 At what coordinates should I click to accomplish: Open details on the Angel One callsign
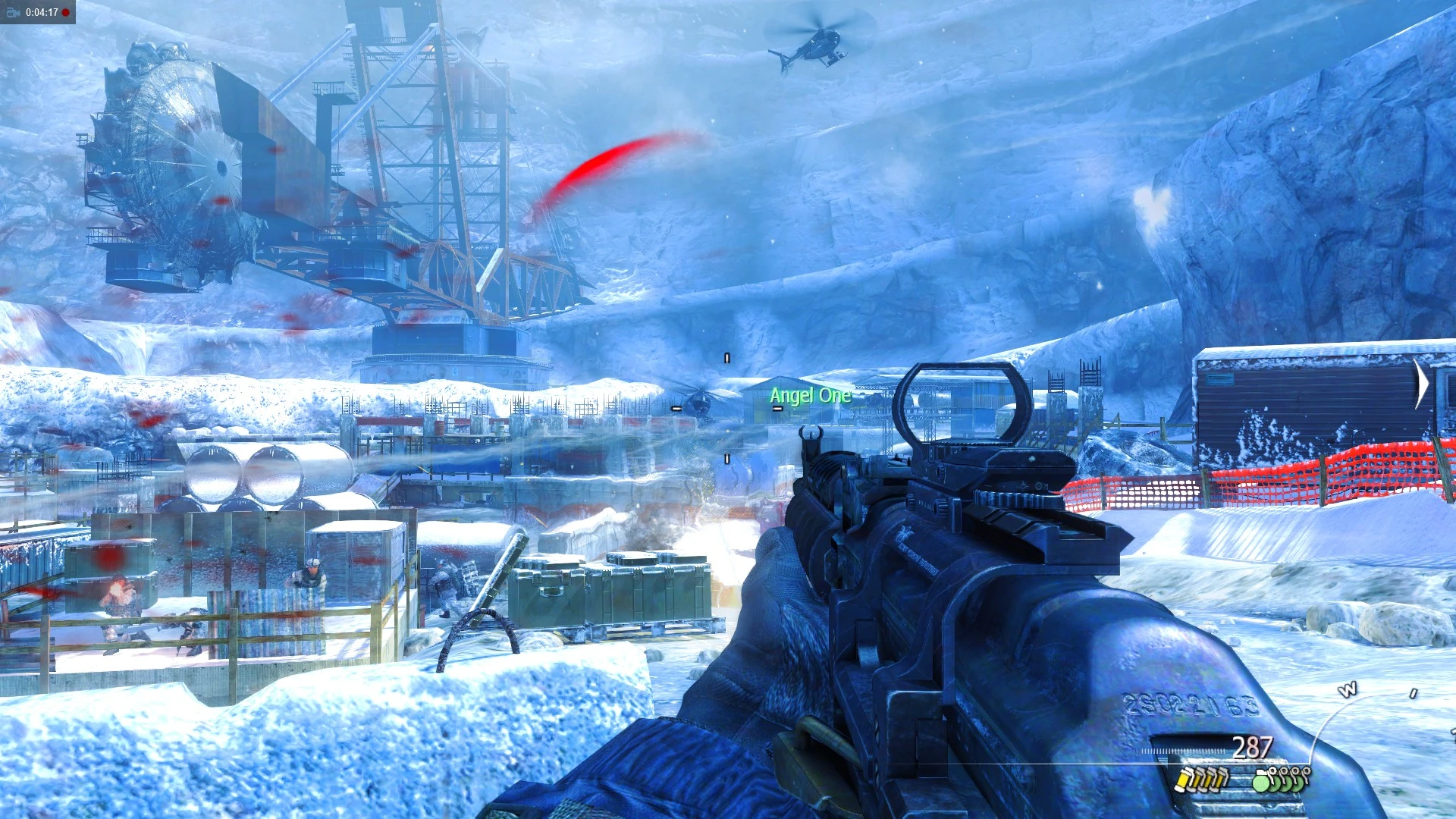point(810,395)
